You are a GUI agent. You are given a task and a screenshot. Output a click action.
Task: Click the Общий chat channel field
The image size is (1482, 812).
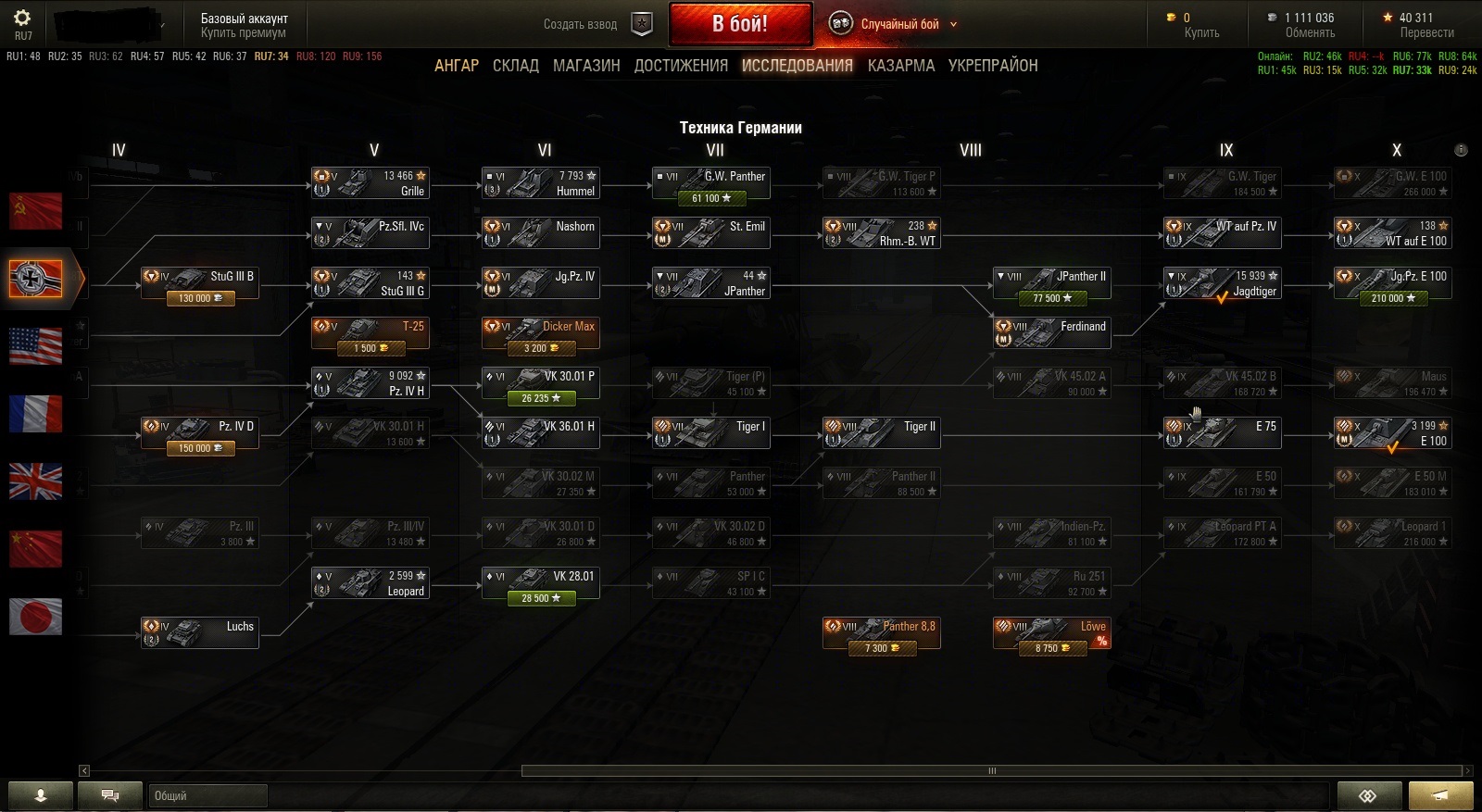click(207, 795)
